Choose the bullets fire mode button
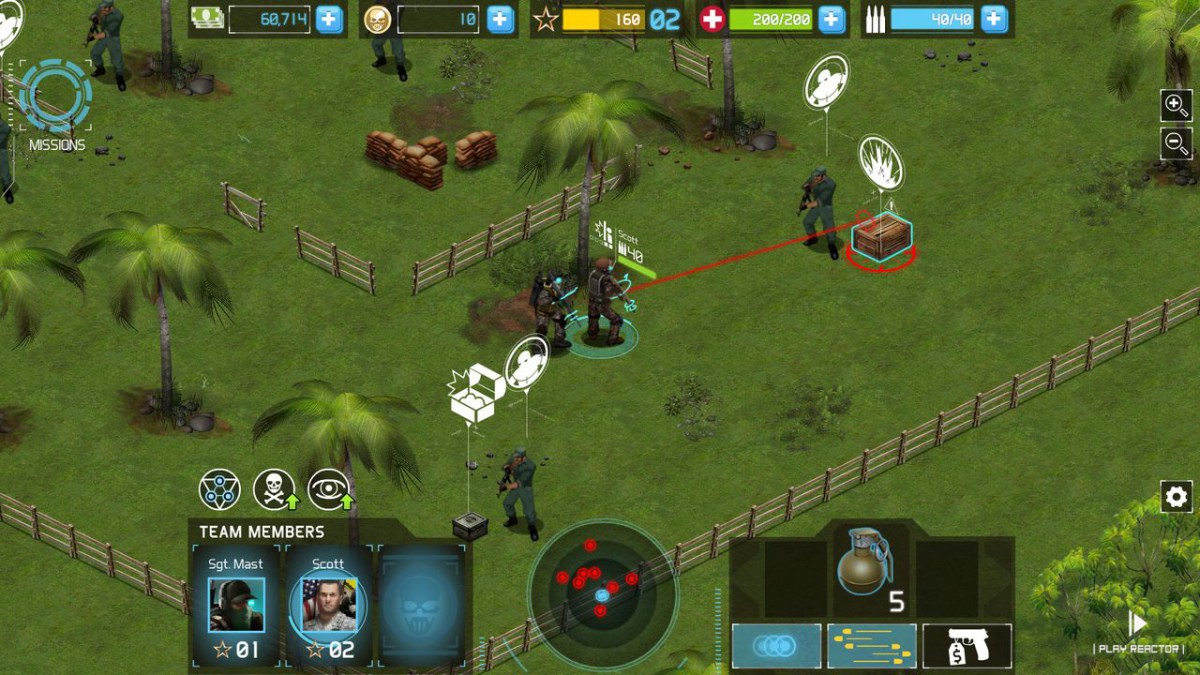 click(871, 646)
